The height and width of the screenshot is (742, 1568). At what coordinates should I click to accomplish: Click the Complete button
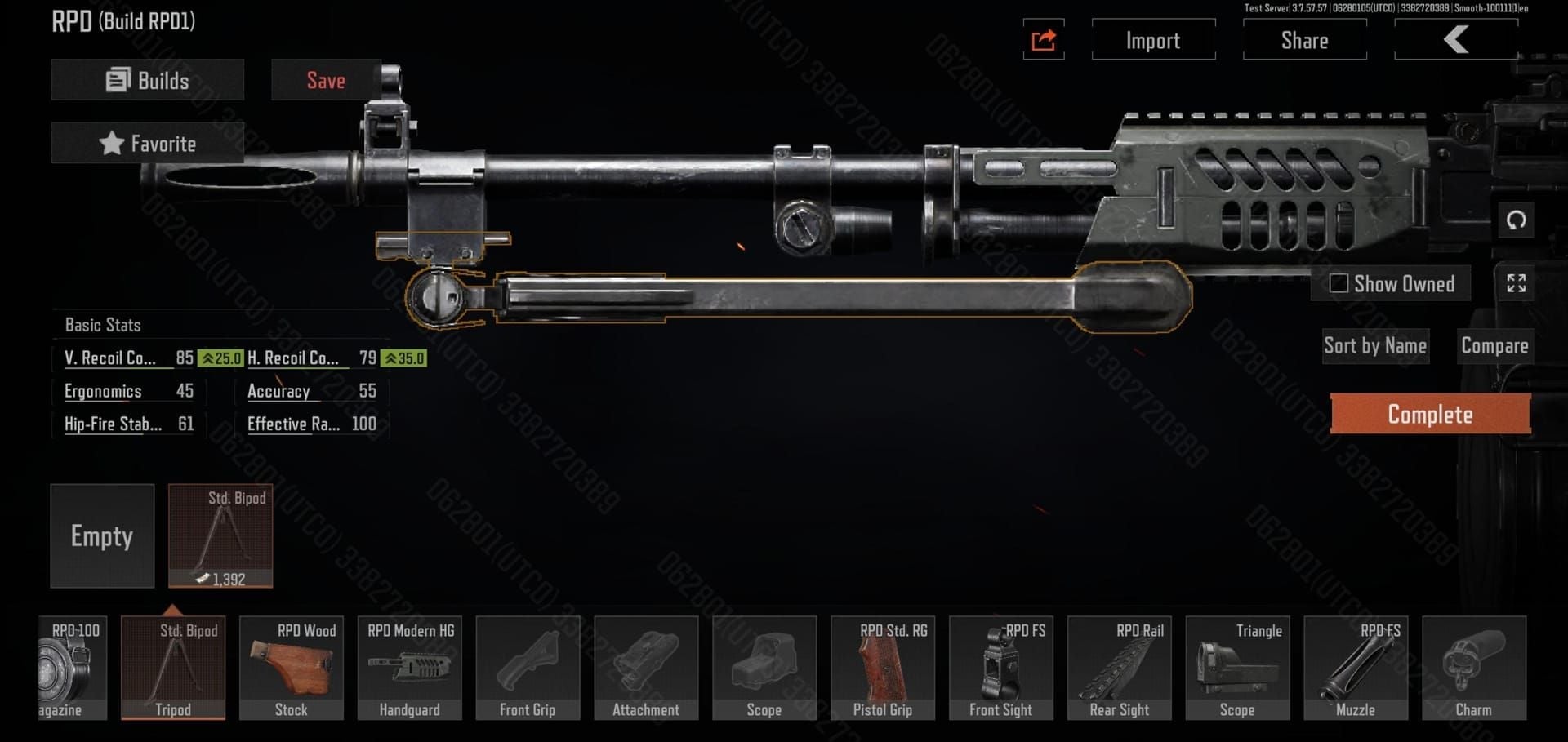coord(1430,414)
